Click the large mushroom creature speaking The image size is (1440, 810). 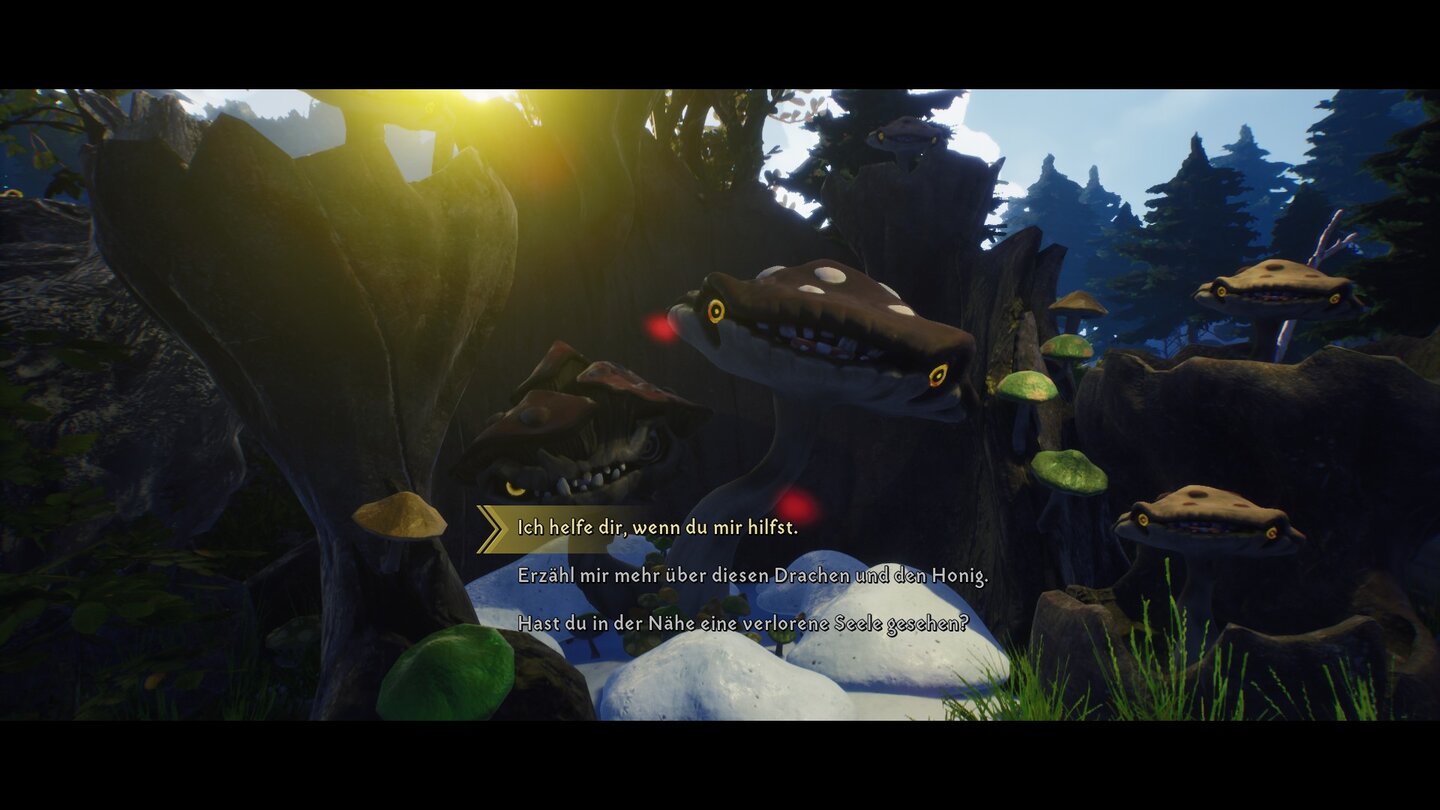820,330
